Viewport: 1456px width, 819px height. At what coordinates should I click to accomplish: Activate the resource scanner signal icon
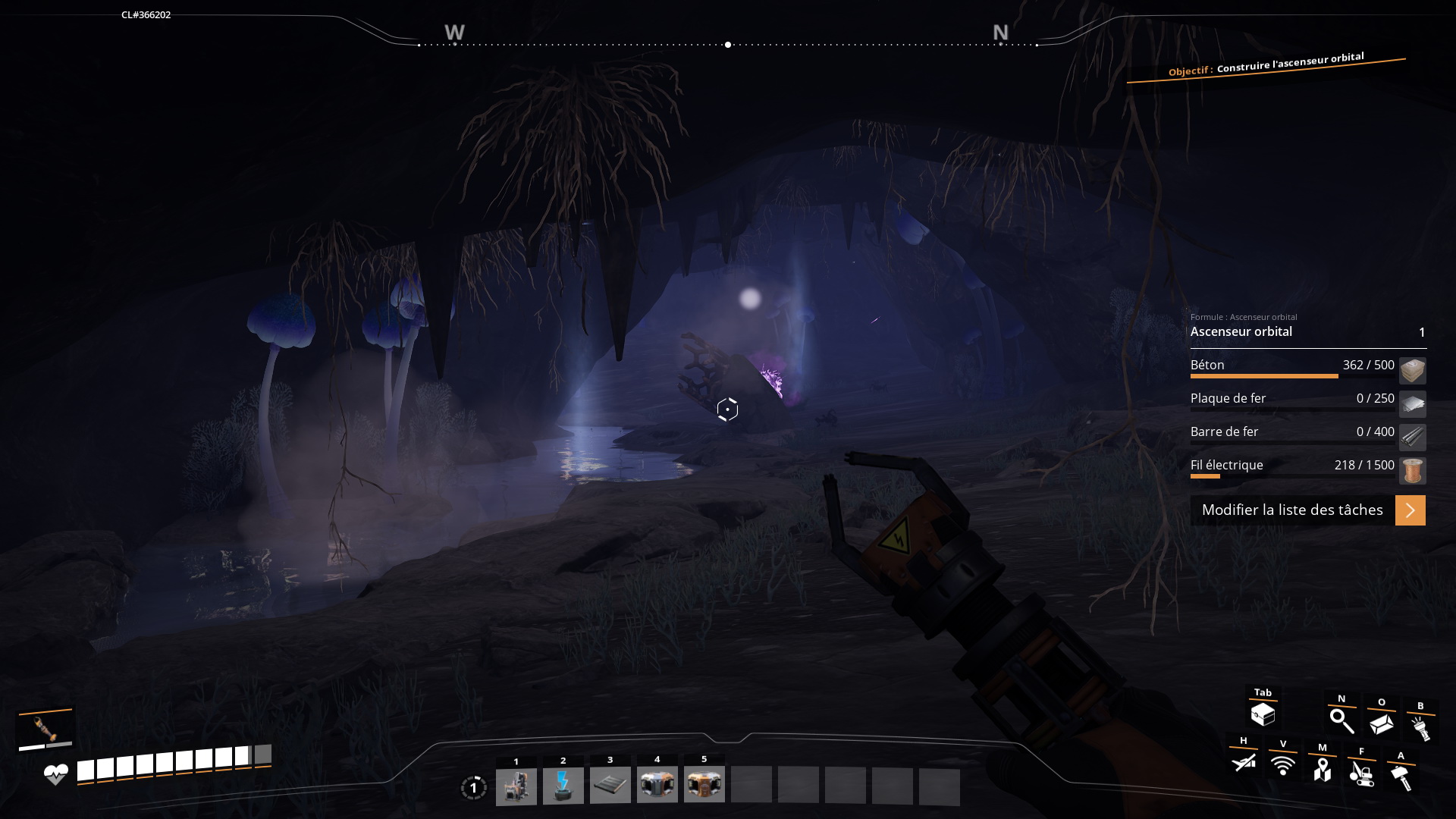(1283, 765)
